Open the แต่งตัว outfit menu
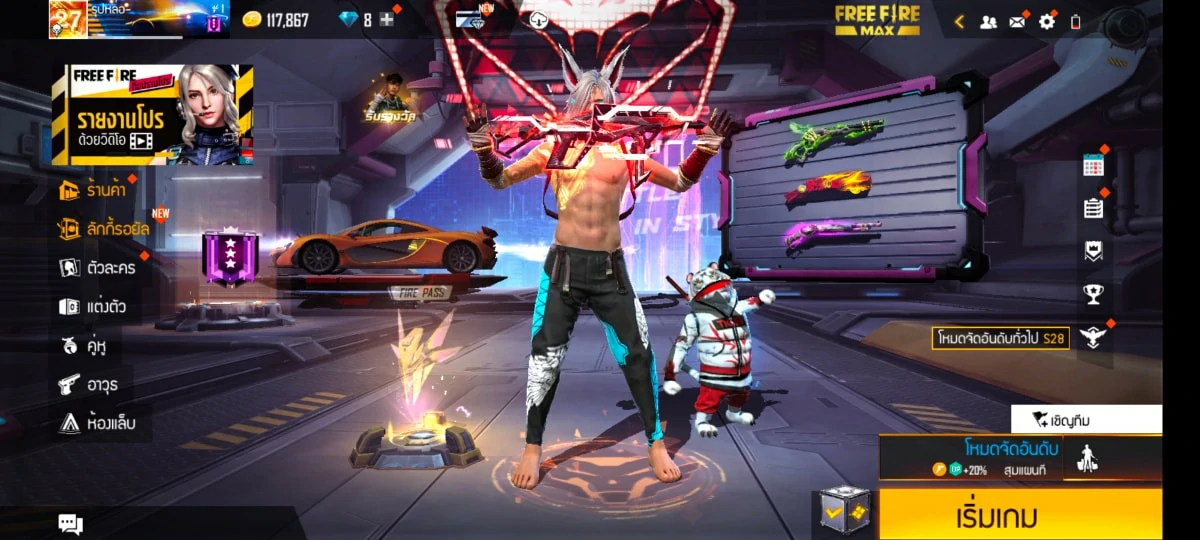The height and width of the screenshot is (540, 1200). pos(92,306)
